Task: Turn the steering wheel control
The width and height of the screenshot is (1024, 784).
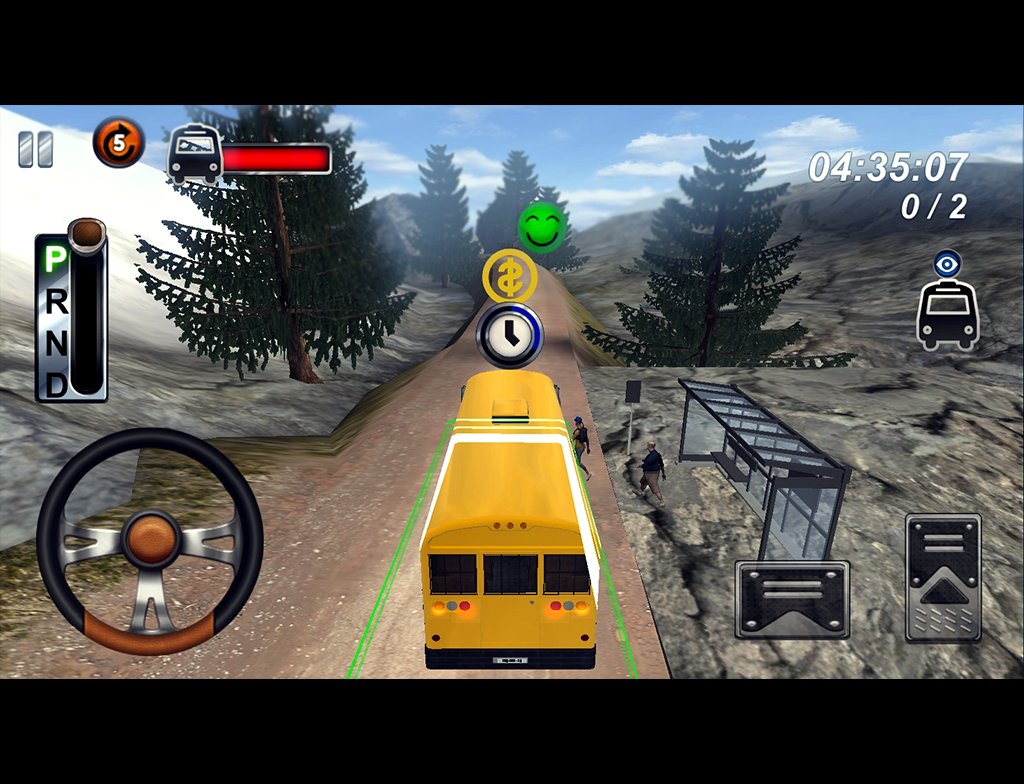Action: click(x=150, y=542)
